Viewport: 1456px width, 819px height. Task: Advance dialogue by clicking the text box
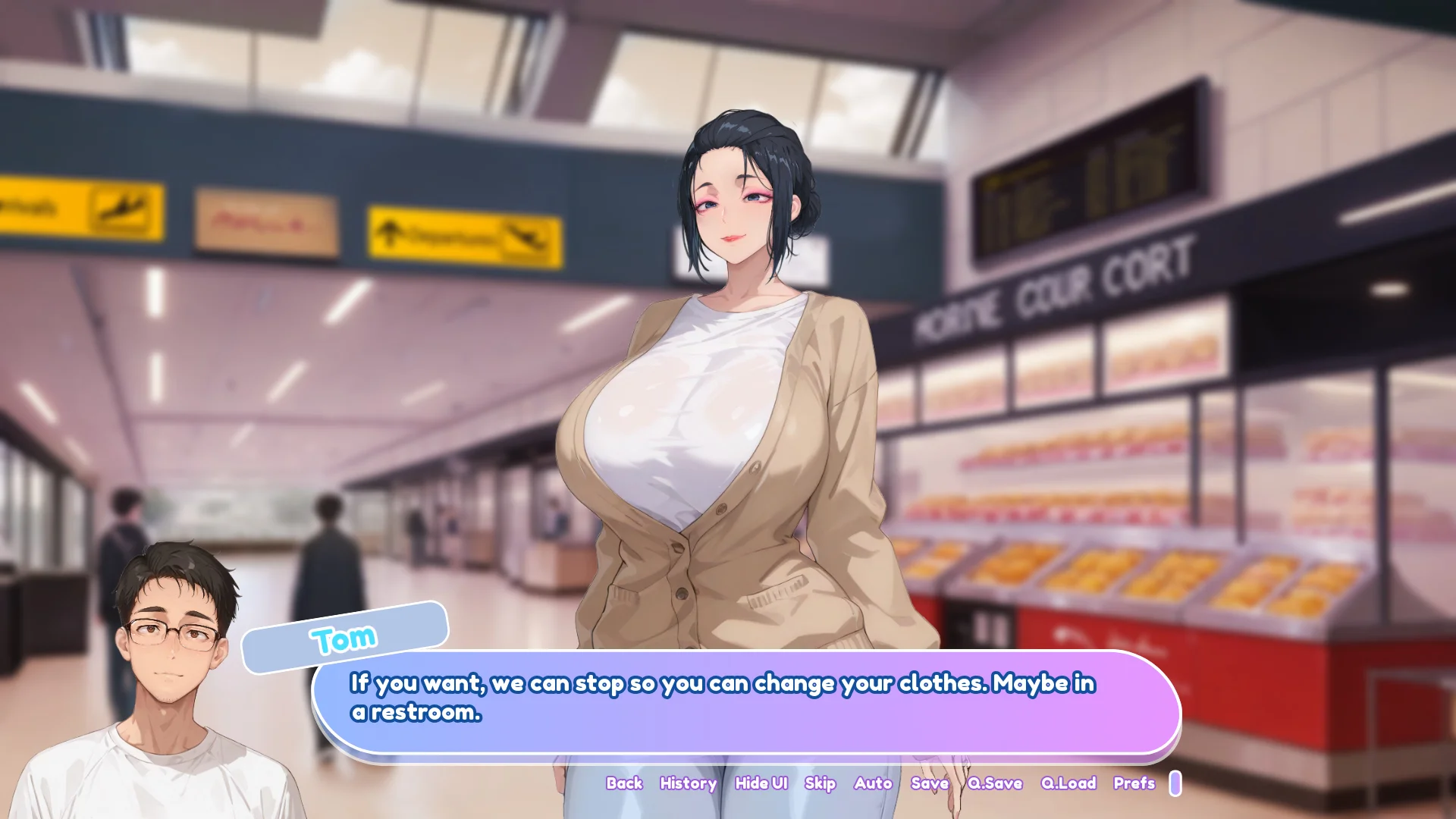pyautogui.click(x=747, y=701)
